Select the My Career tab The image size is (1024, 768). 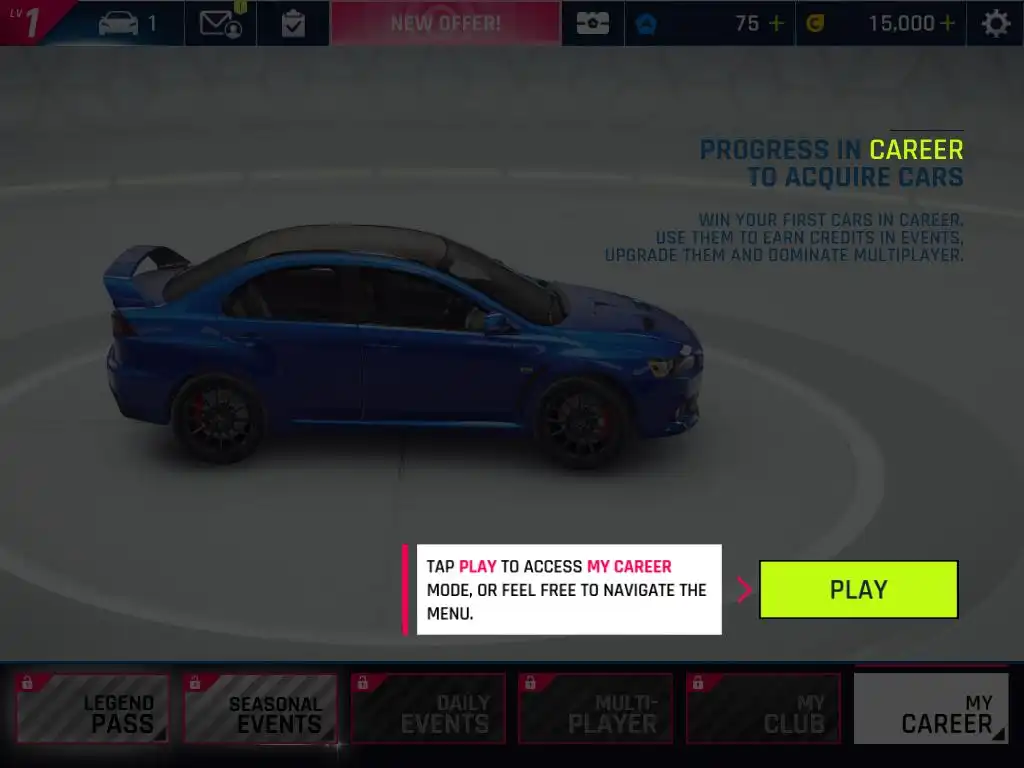tap(931, 709)
